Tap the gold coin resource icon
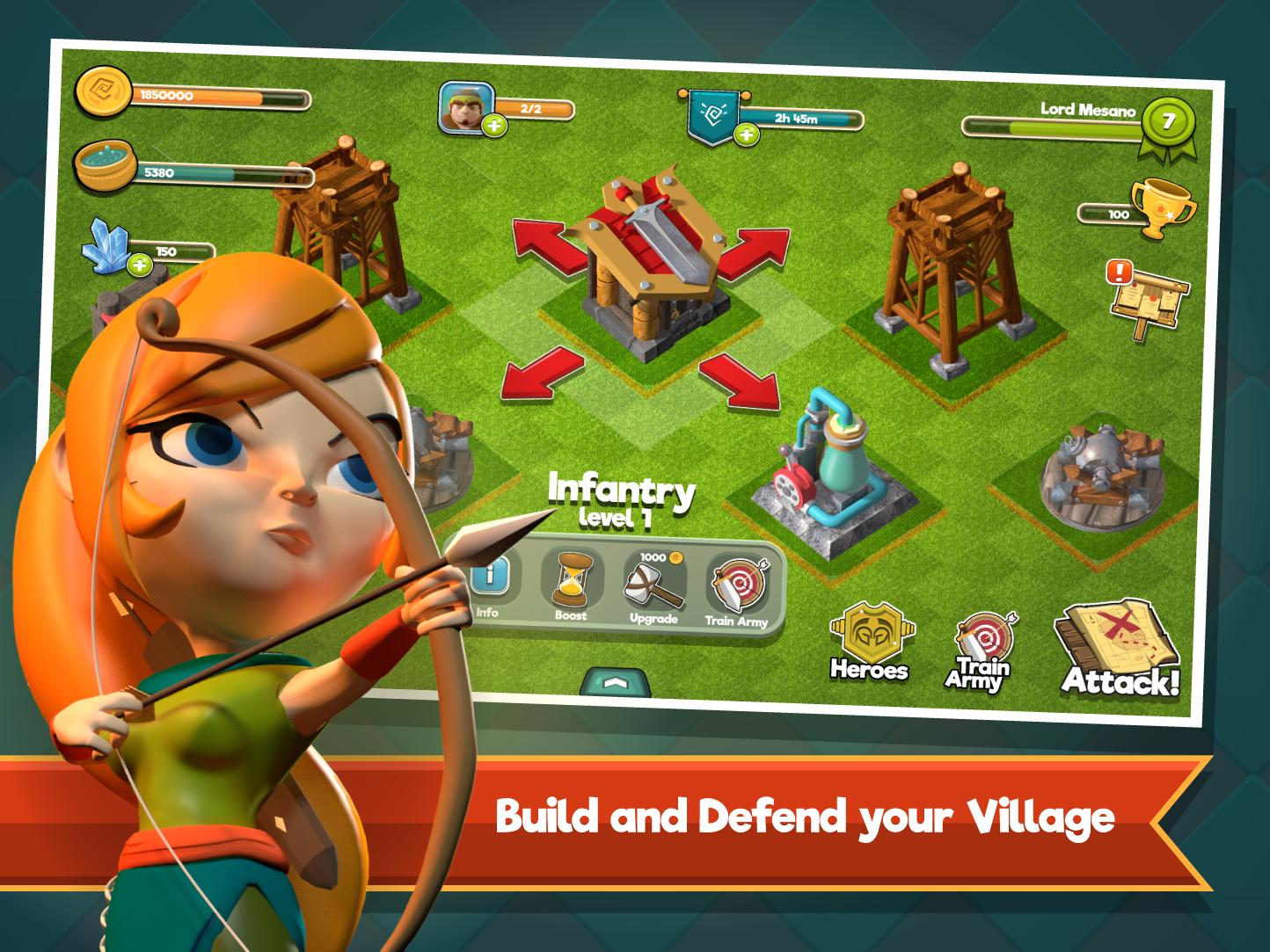1270x952 pixels. [x=103, y=91]
